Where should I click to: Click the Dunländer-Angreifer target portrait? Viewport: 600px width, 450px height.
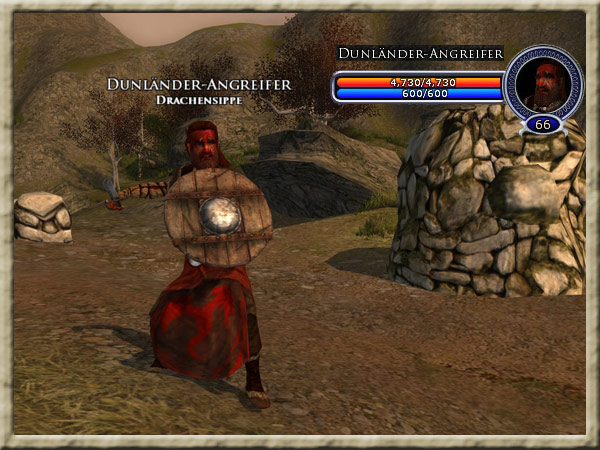544,84
